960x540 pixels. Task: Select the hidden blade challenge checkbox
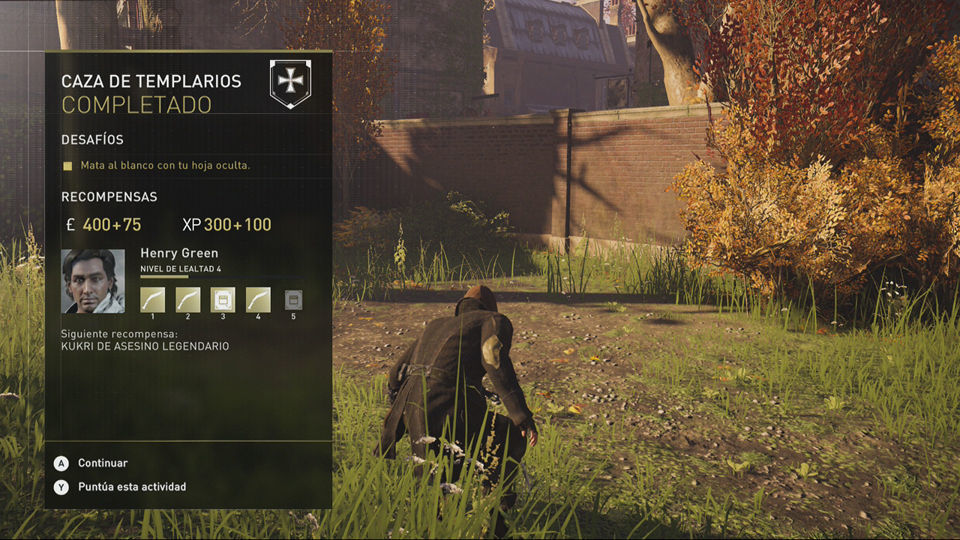68,165
